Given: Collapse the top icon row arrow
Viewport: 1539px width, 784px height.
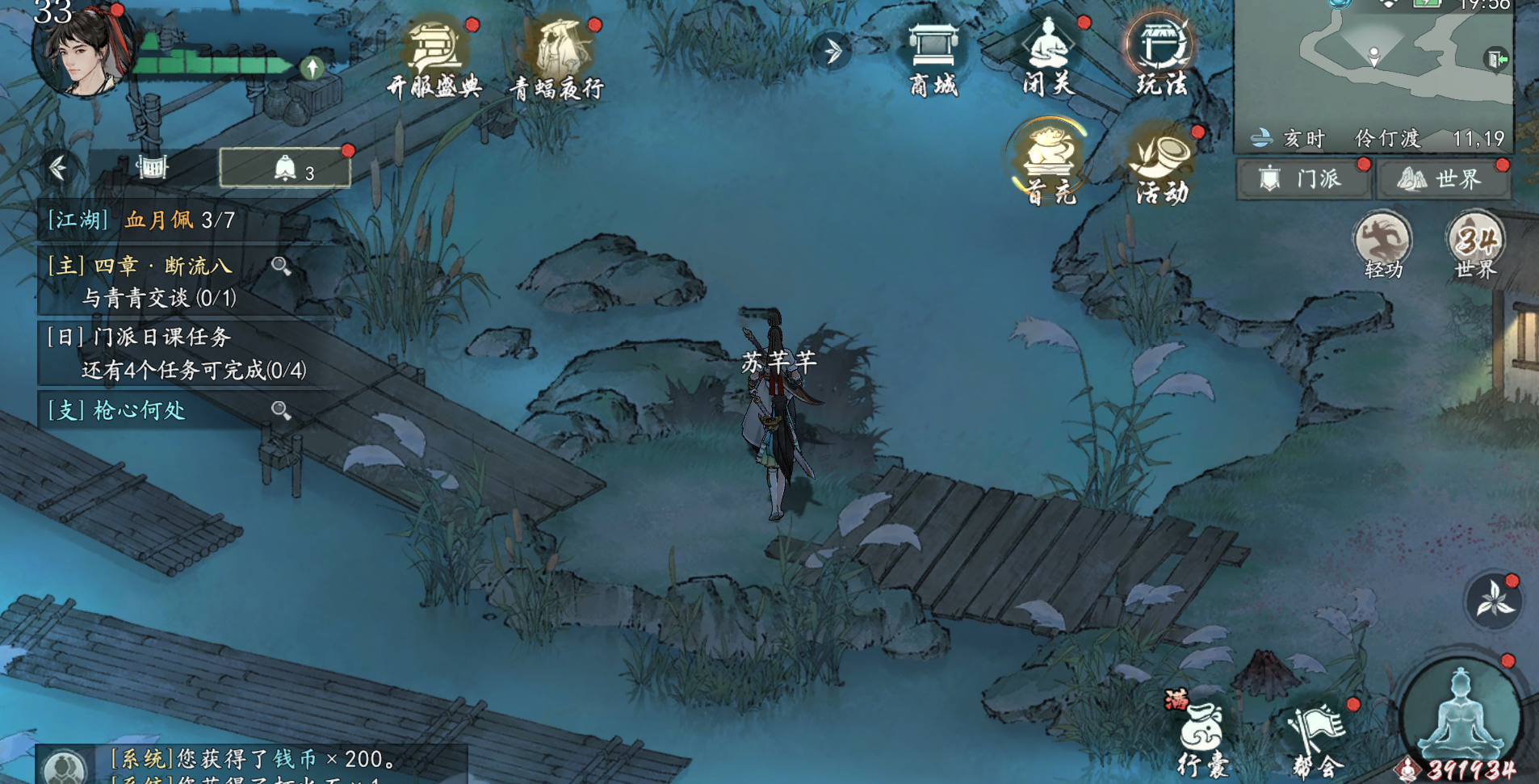Looking at the screenshot, I should coord(832,52).
